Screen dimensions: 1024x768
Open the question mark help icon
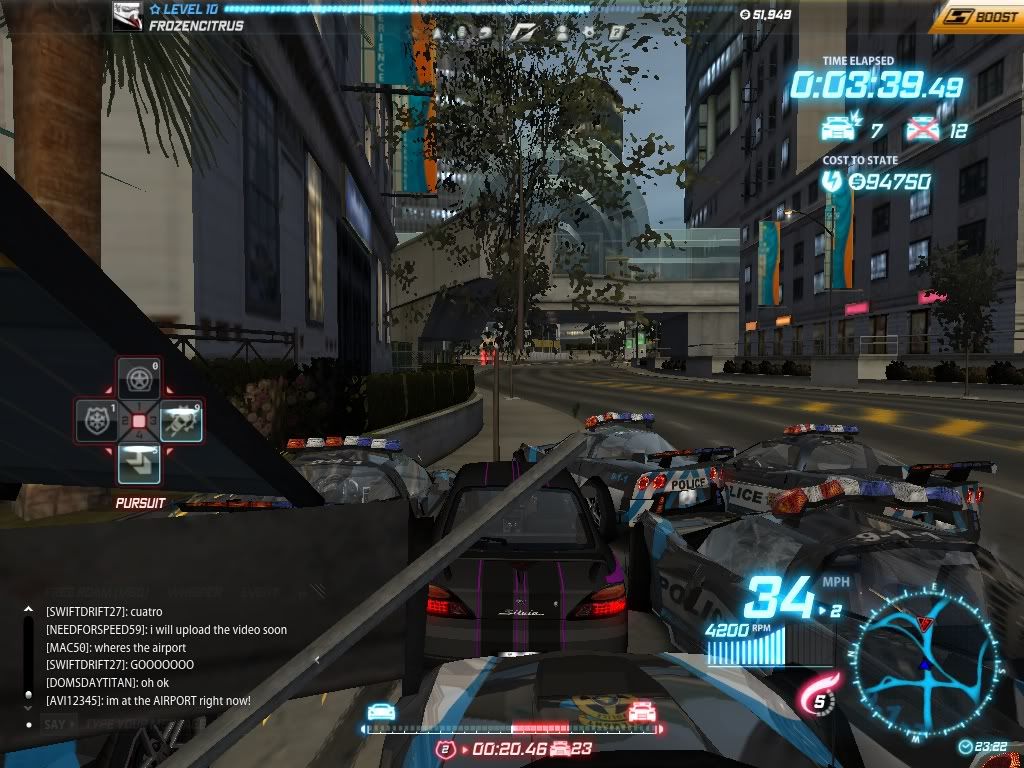(617, 32)
